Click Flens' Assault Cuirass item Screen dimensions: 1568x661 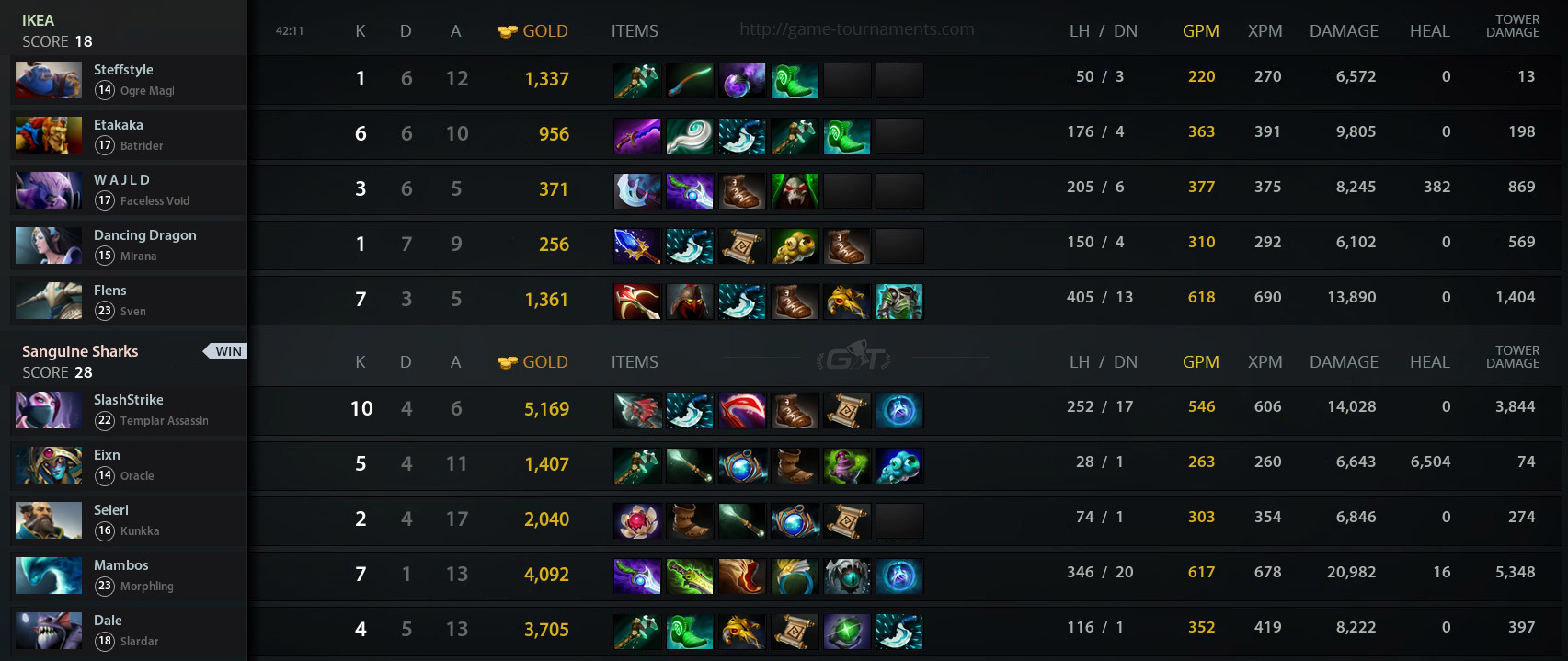pos(898,302)
